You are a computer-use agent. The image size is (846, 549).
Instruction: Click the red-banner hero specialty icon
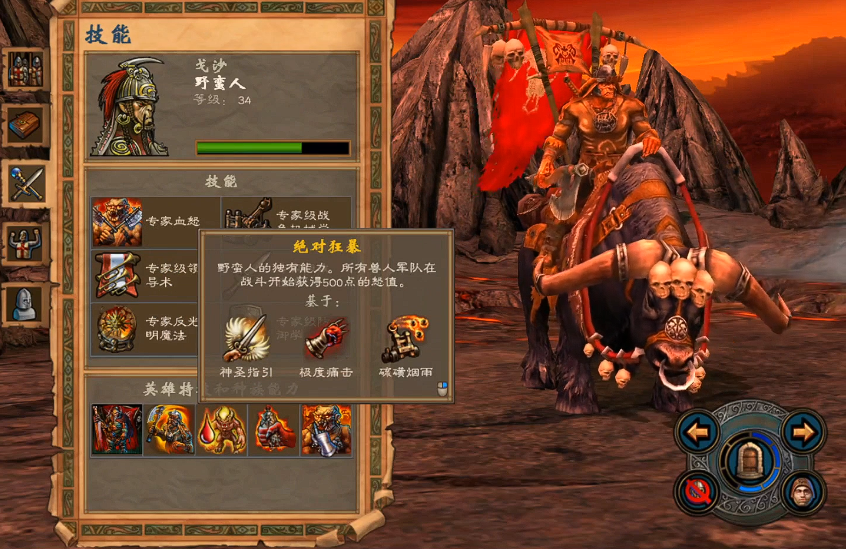[x=116, y=430]
